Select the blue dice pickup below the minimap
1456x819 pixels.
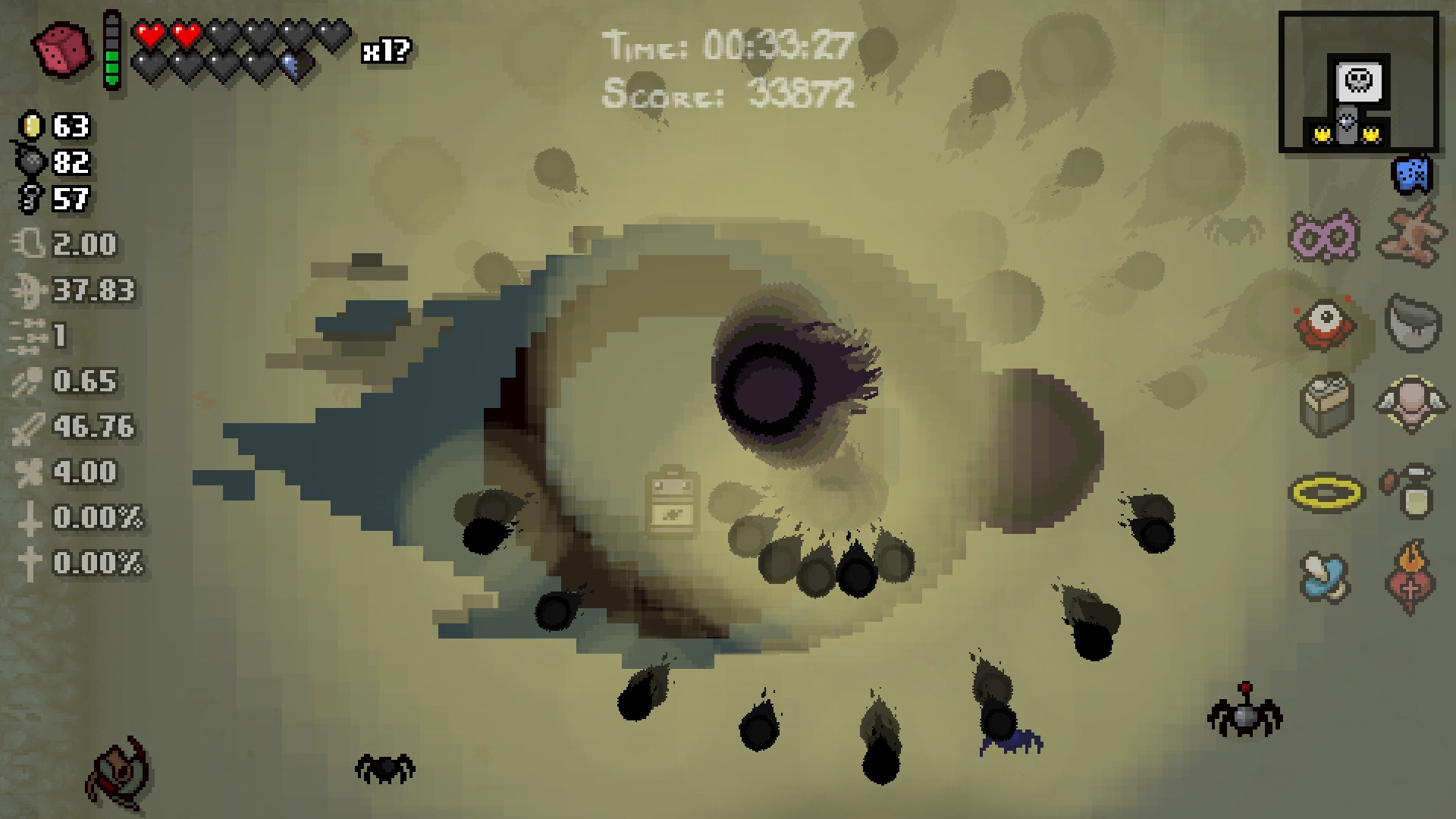(1410, 174)
